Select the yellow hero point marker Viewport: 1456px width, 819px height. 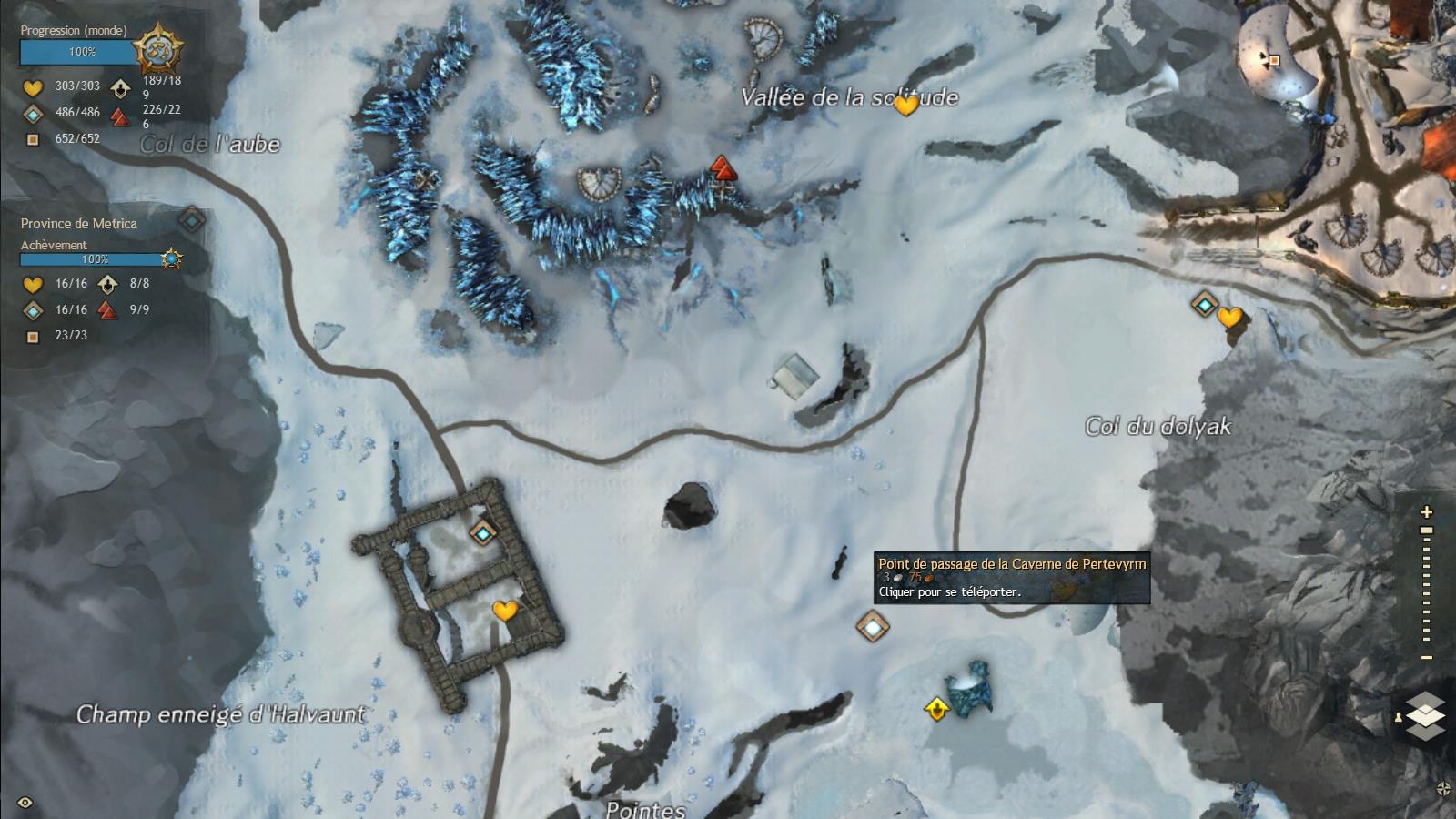click(x=936, y=708)
